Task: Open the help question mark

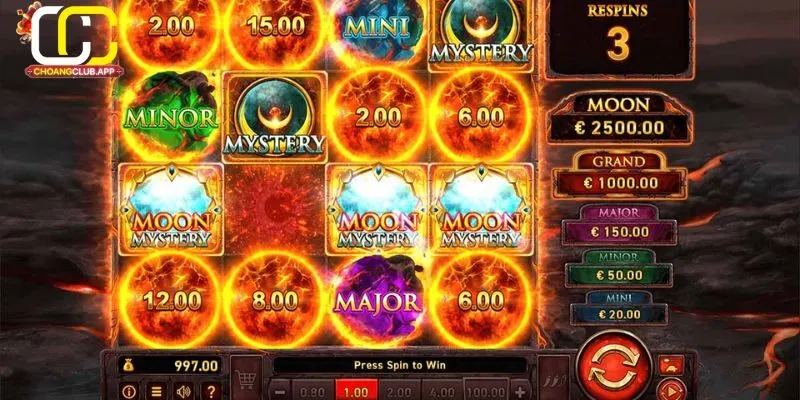Action: click(x=210, y=391)
